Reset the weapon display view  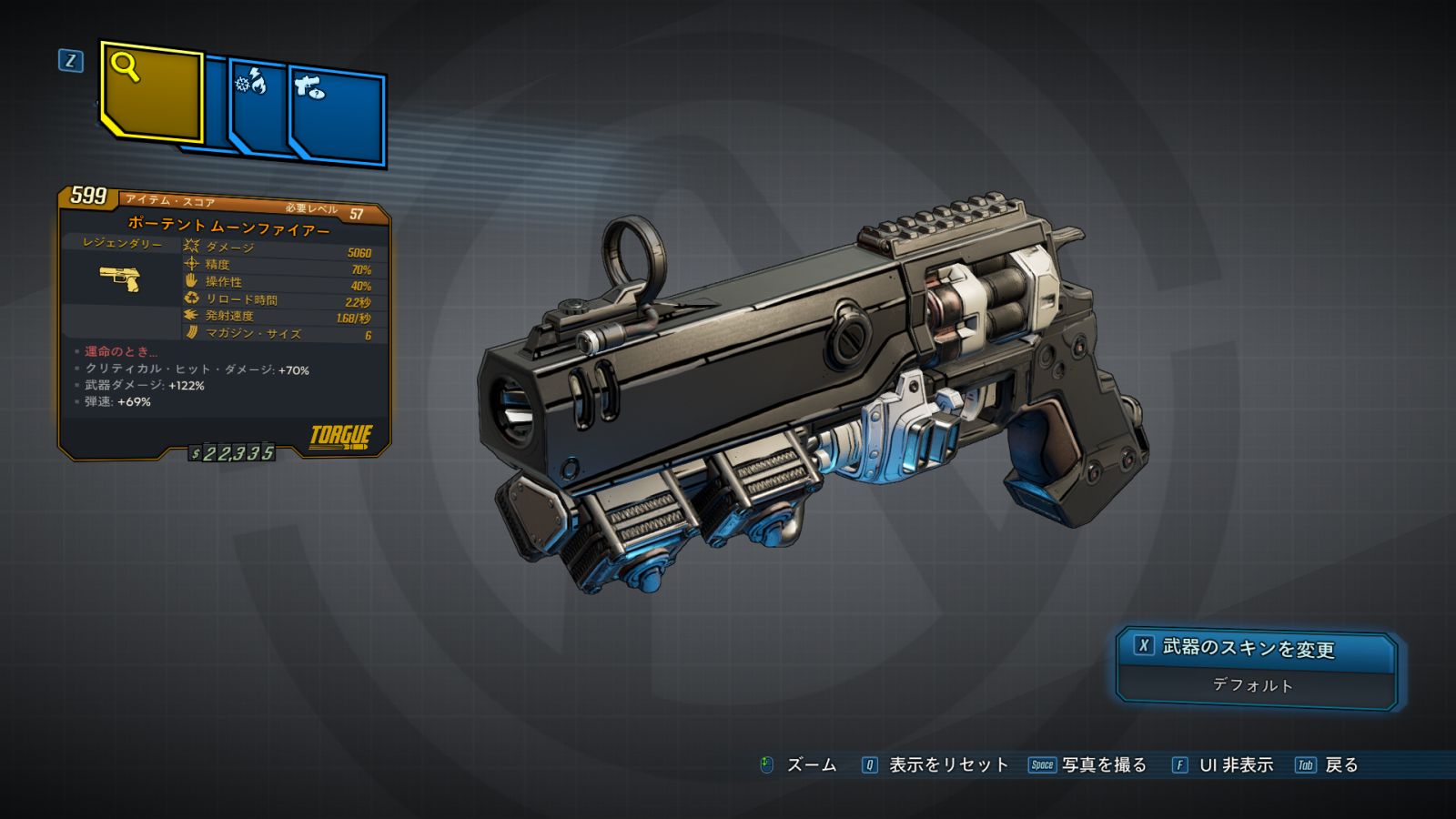click(x=935, y=765)
